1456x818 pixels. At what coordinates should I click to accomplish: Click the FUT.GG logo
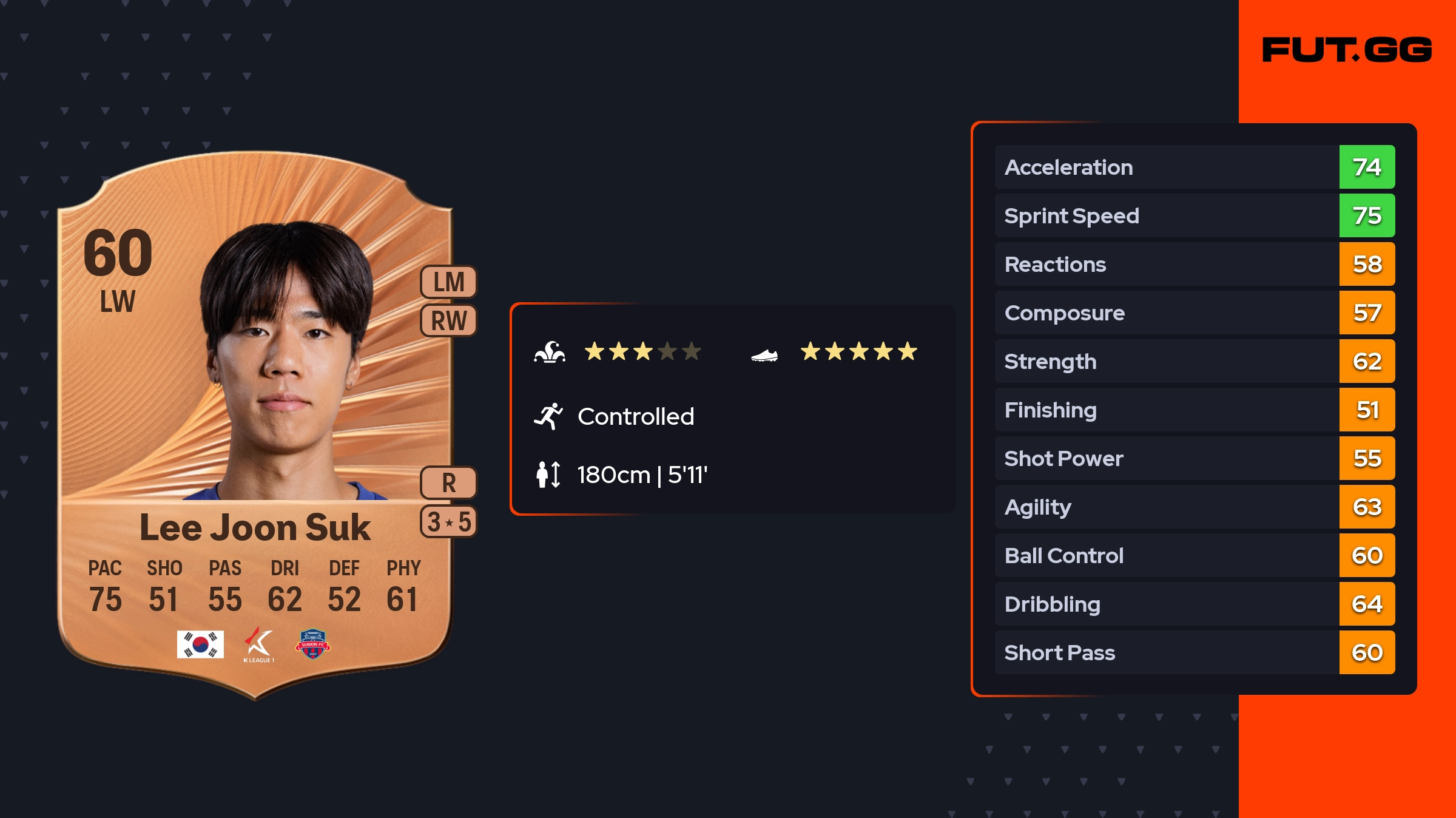click(x=1347, y=50)
